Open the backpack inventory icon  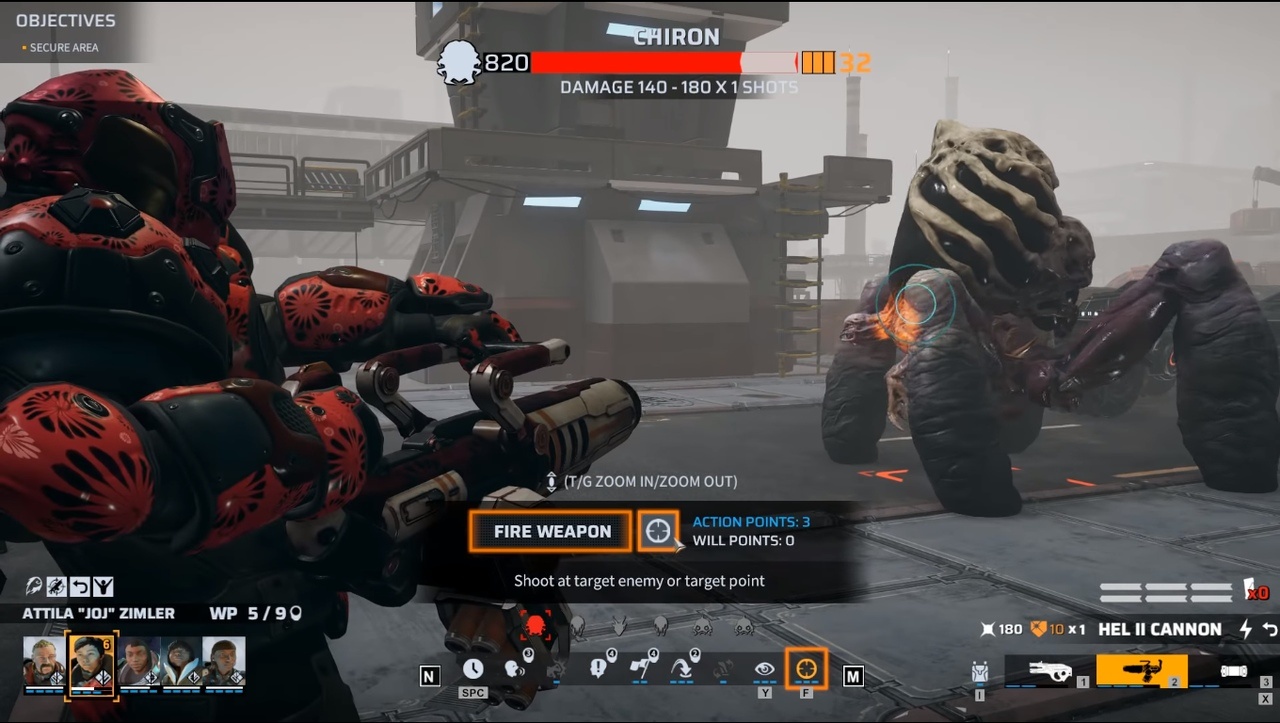[x=980, y=673]
